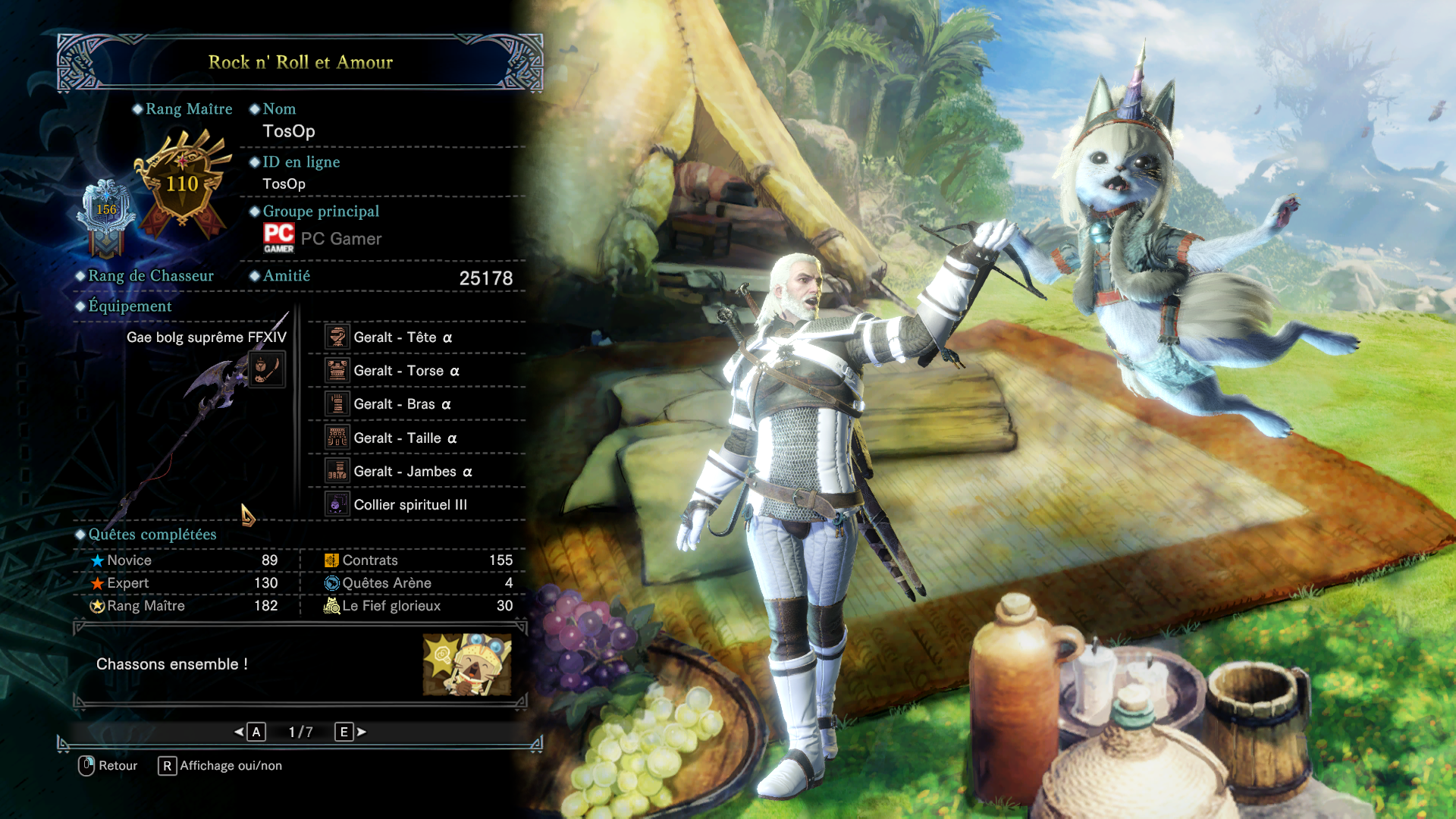The height and width of the screenshot is (819, 1456).
Task: Click the PC Gamer squad logo
Action: click(279, 238)
